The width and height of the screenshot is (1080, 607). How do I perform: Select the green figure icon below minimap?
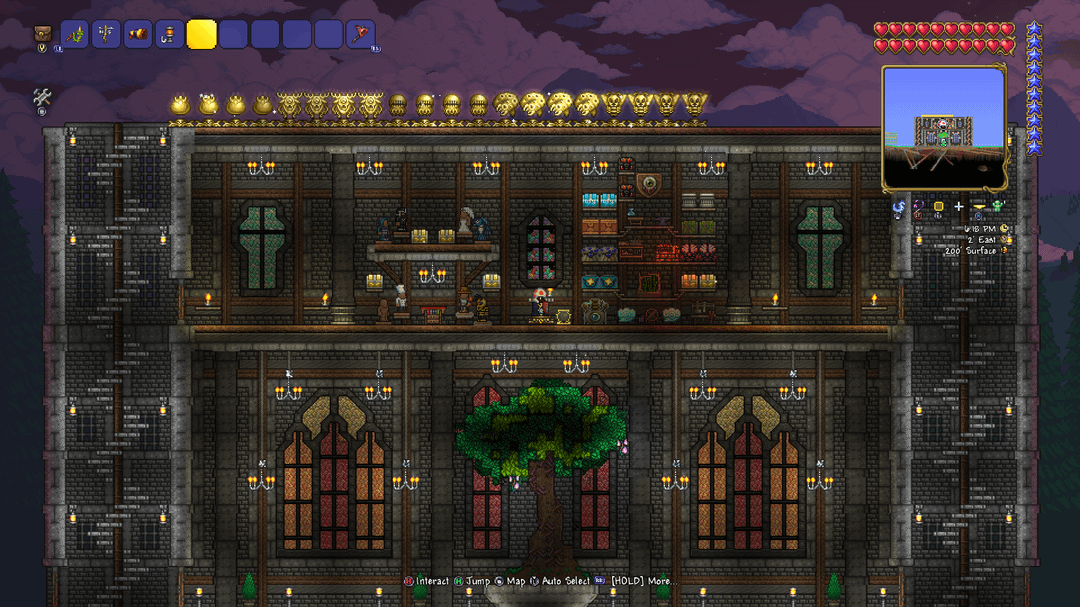[997, 207]
